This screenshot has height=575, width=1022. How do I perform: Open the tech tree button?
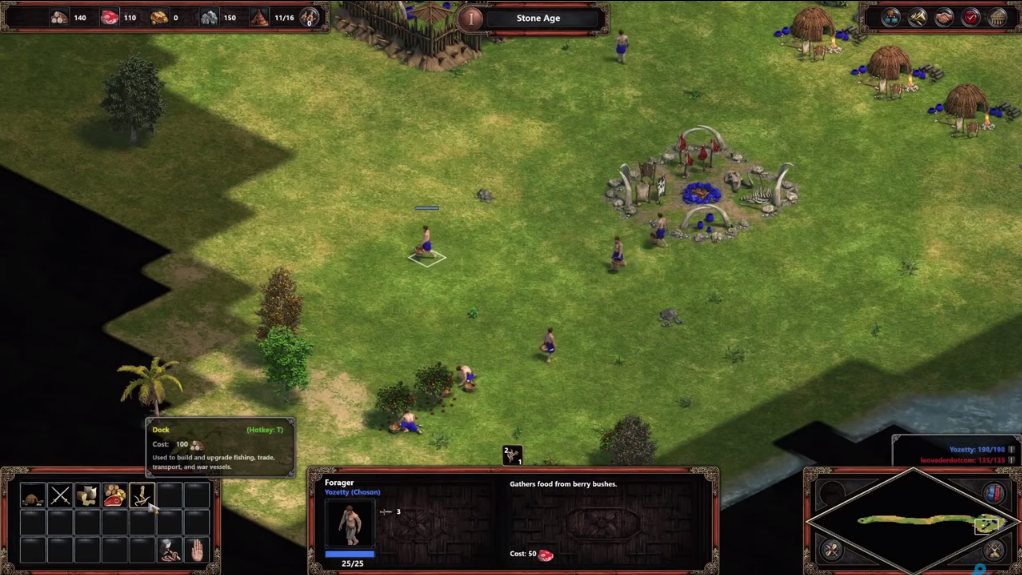click(890, 18)
